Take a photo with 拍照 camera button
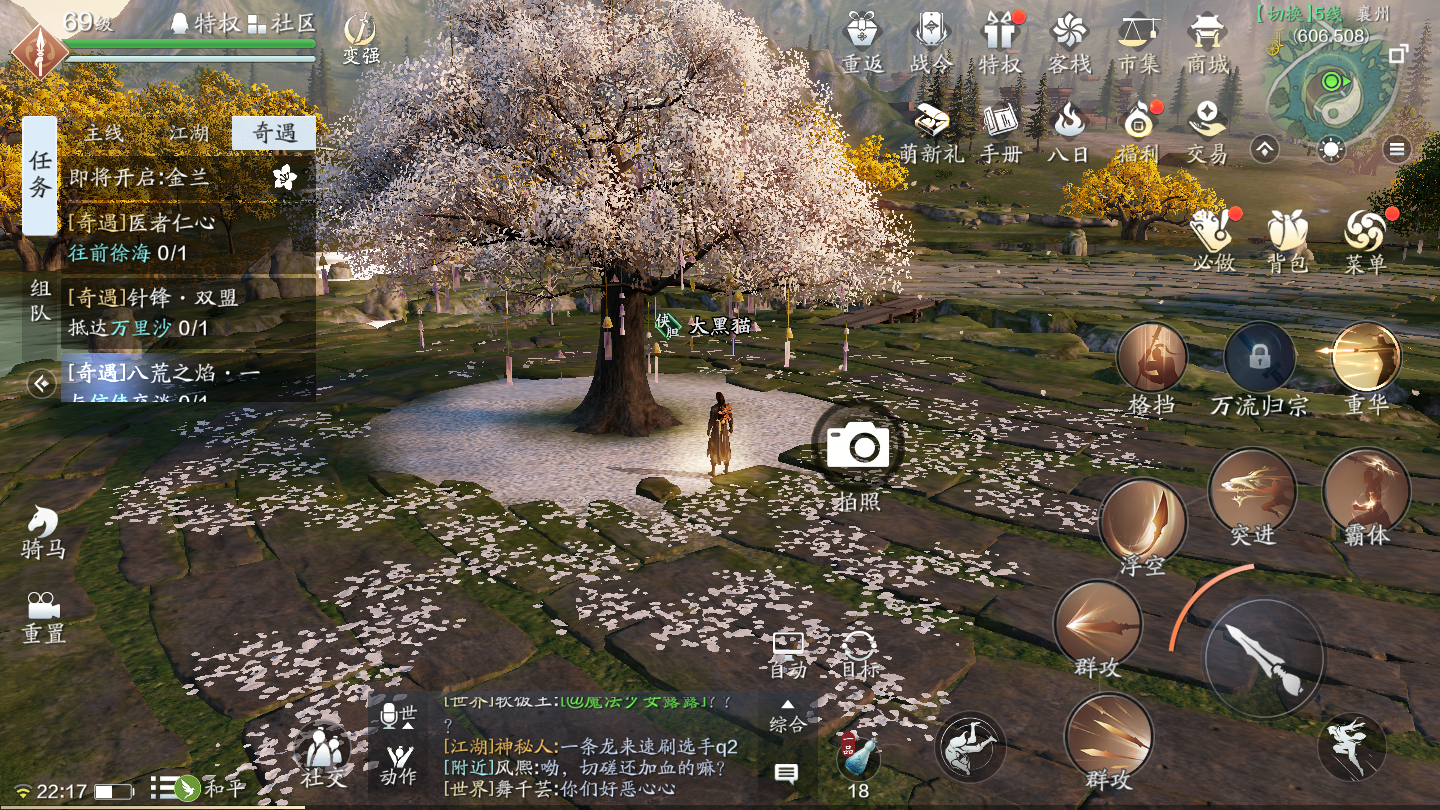The image size is (1440, 810). coord(857,447)
